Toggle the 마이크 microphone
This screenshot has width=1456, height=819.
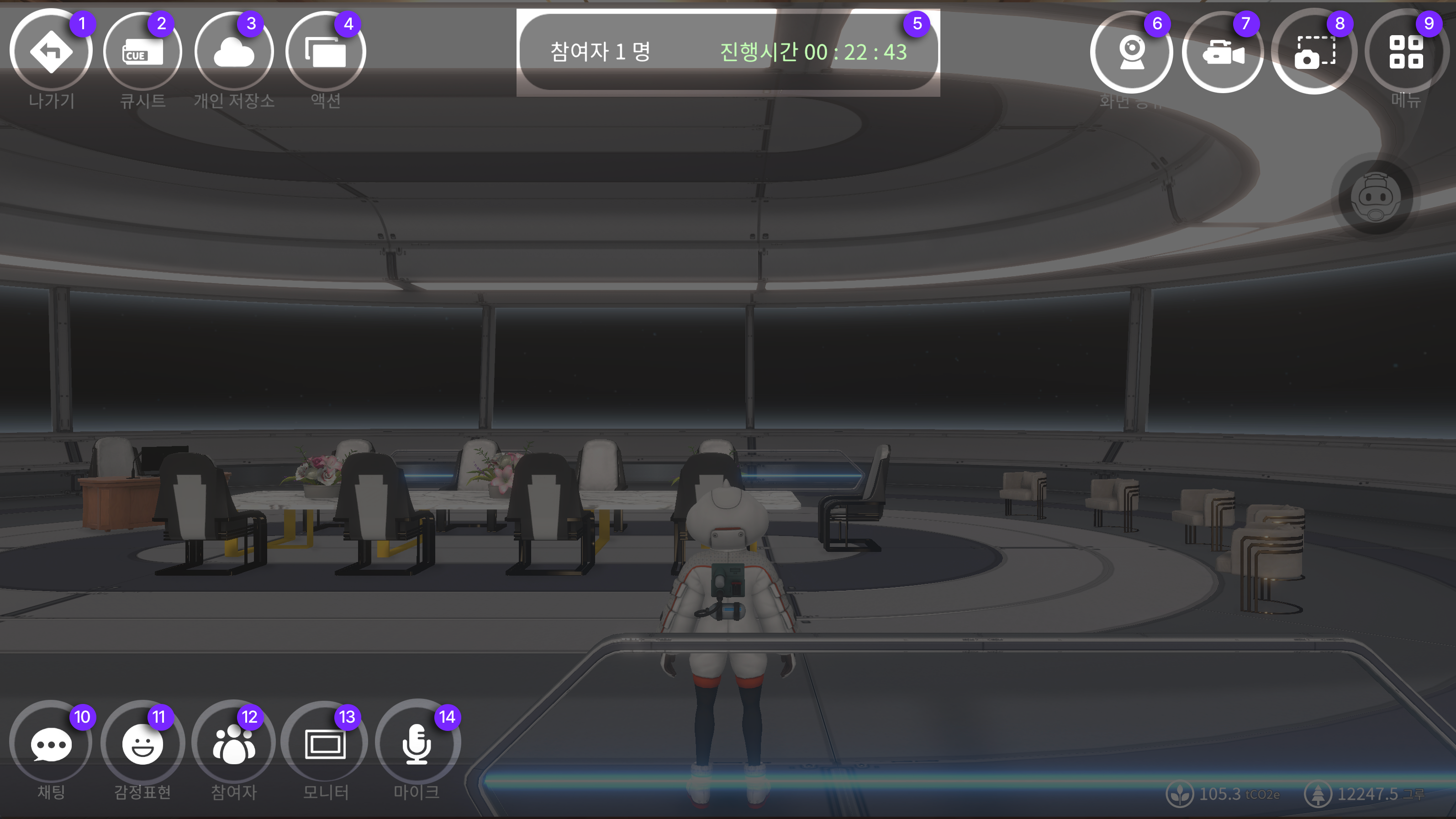click(x=417, y=744)
